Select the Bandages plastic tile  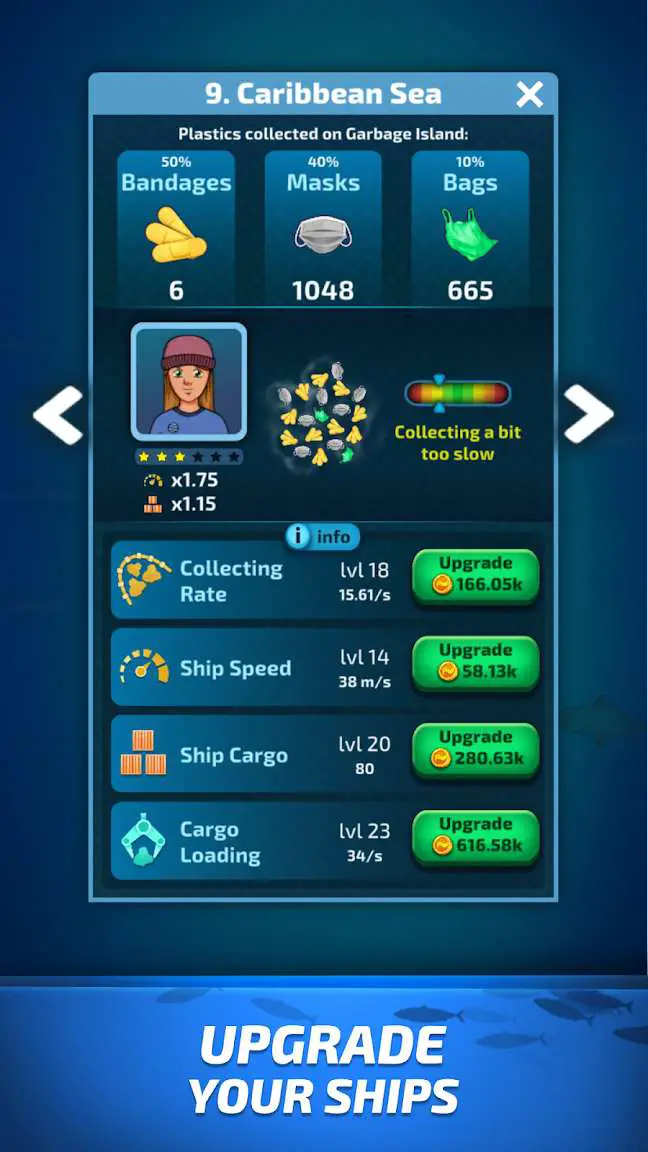[176, 228]
